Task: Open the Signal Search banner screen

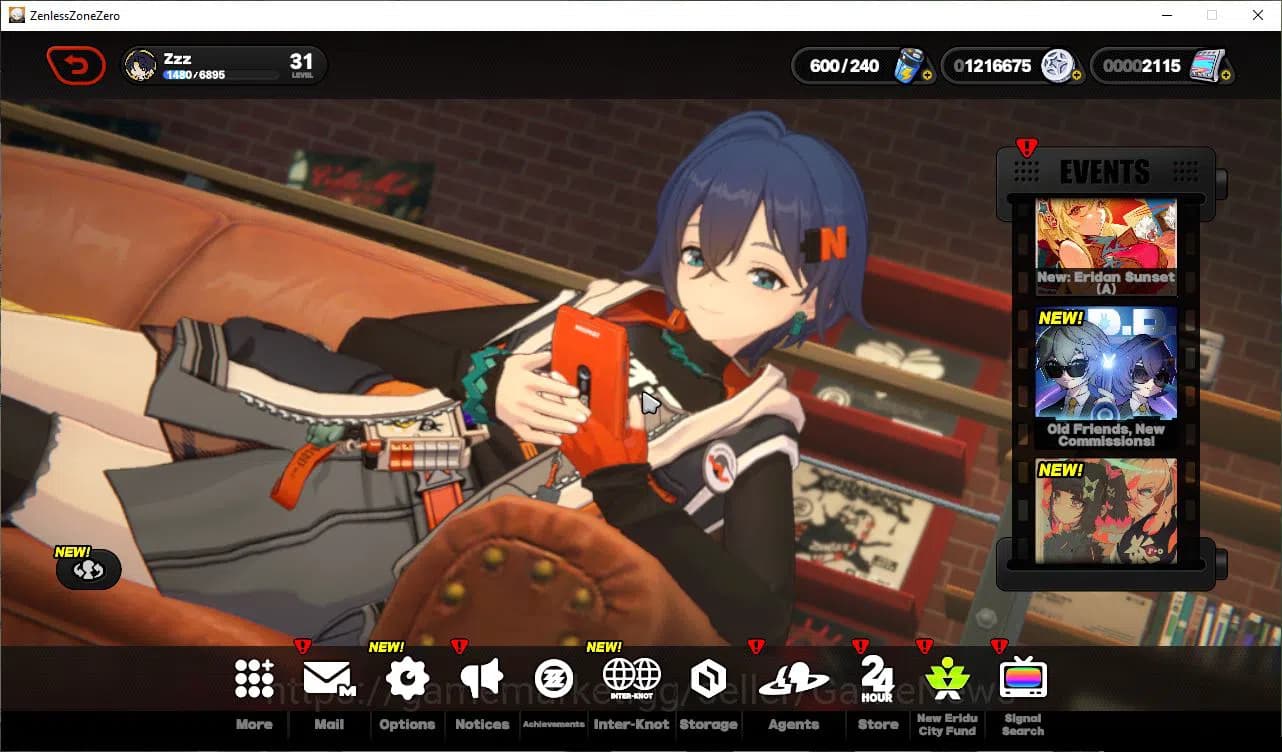Action: click(x=1021, y=676)
